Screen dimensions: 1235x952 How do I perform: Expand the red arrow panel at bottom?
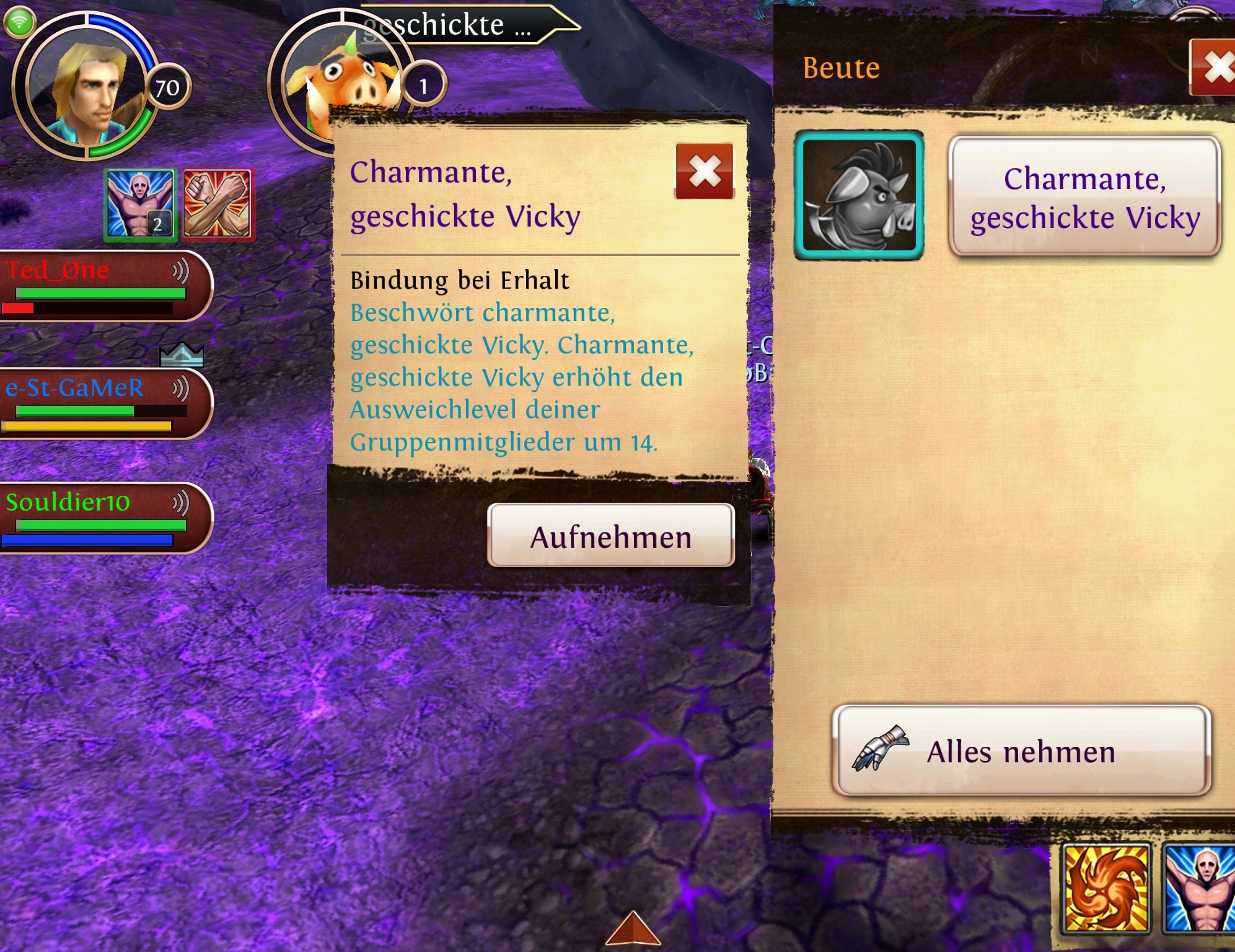pos(632,929)
